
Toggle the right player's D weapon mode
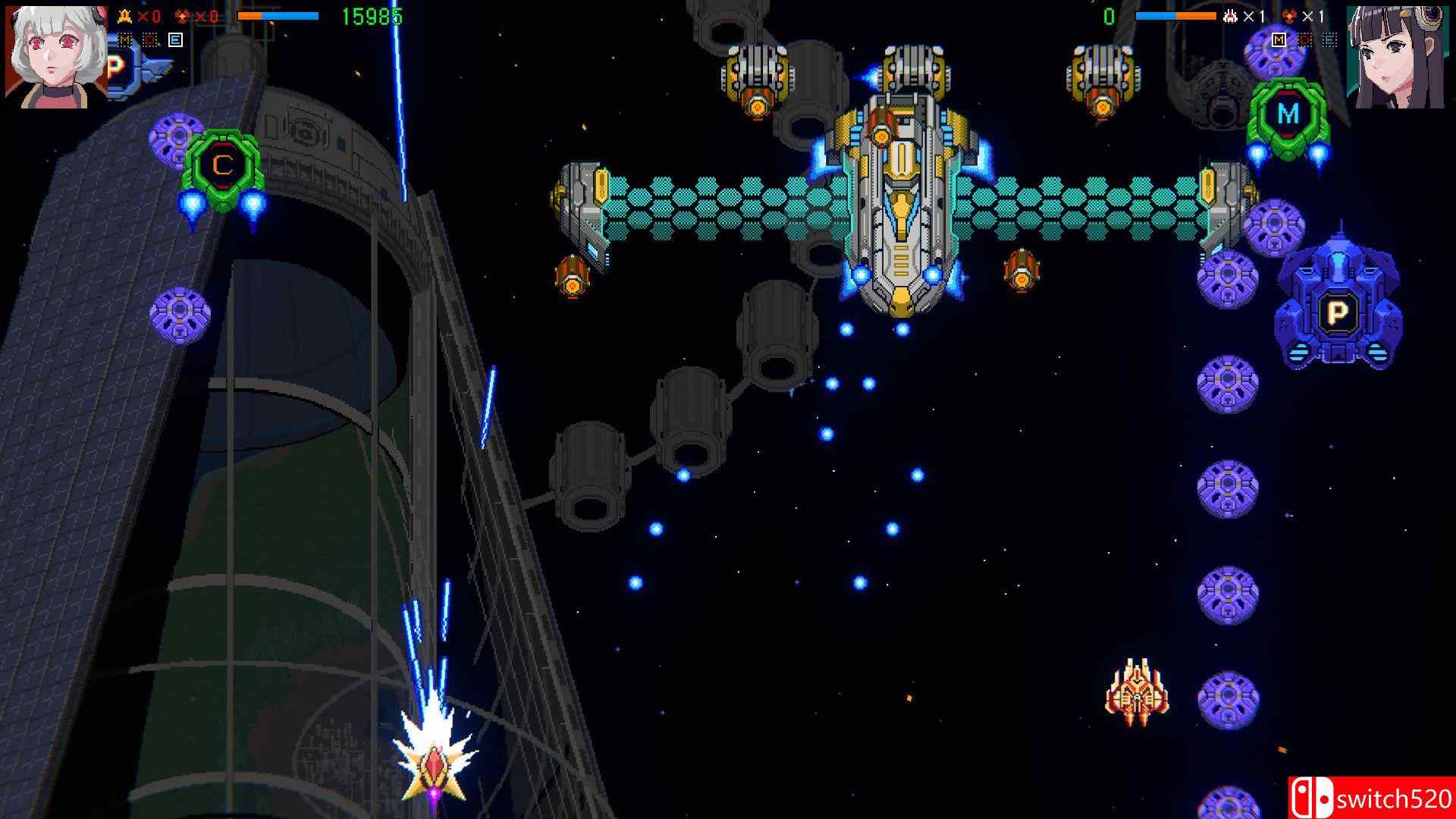[x=1305, y=39]
